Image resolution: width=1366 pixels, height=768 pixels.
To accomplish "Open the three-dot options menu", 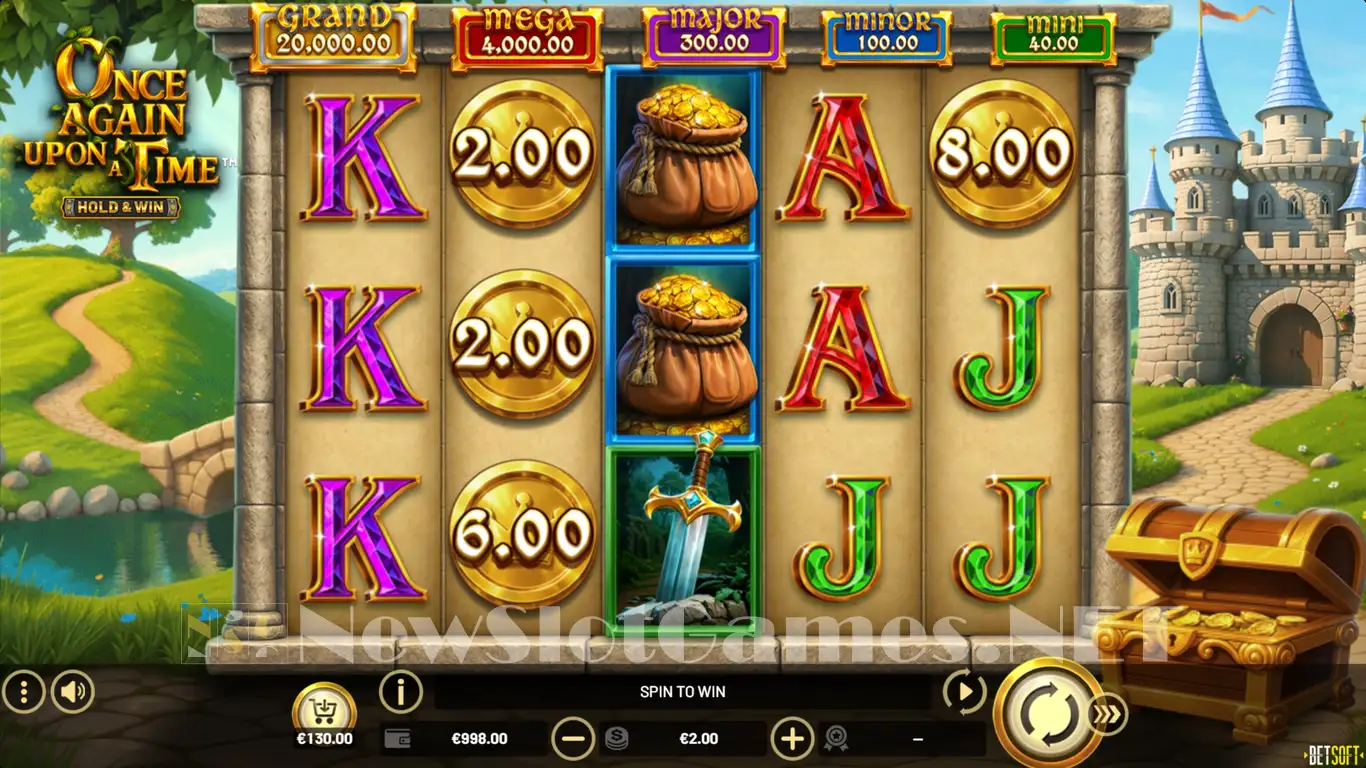I will [23, 691].
